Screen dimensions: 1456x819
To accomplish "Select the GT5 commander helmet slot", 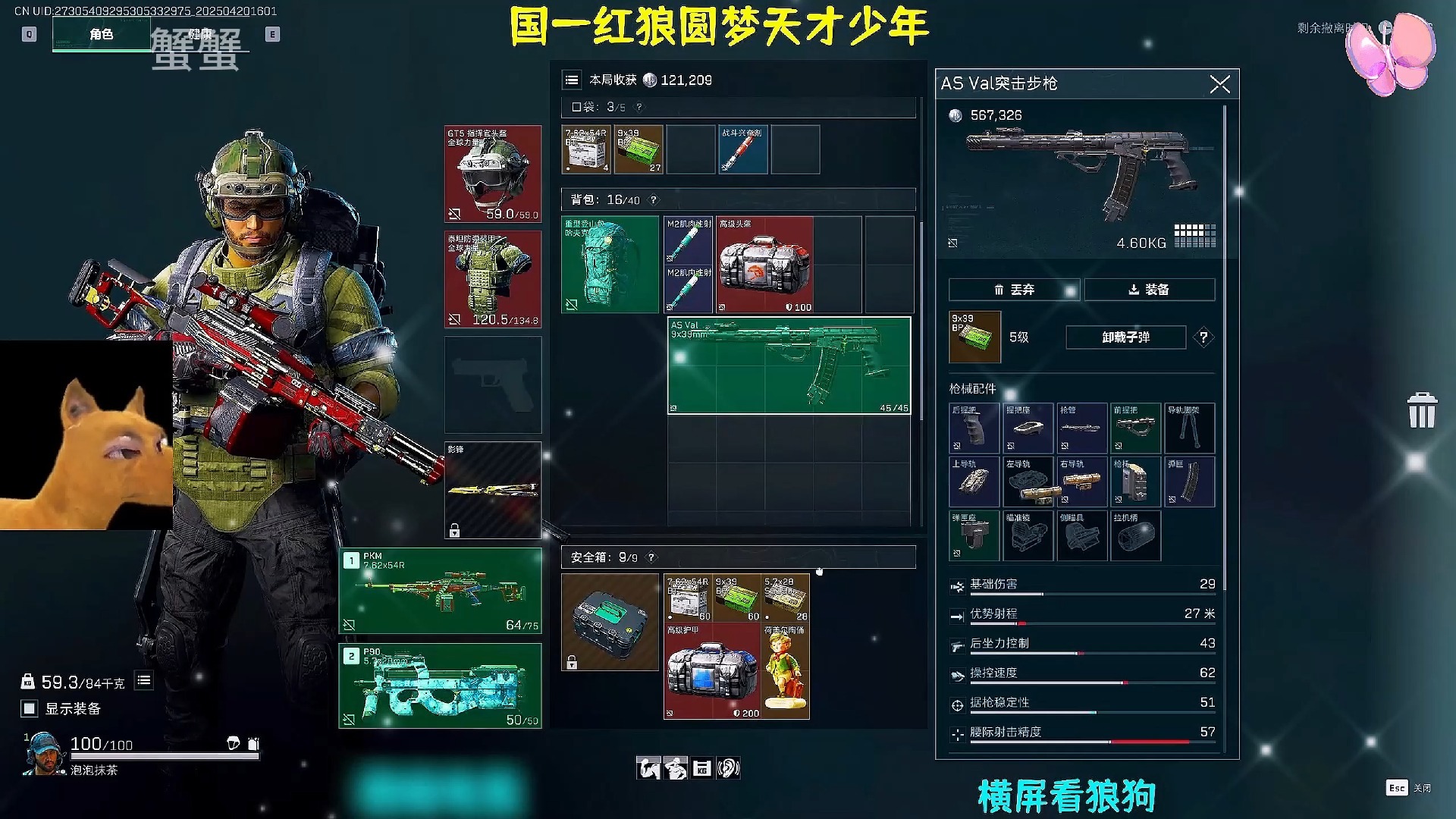I will point(493,174).
